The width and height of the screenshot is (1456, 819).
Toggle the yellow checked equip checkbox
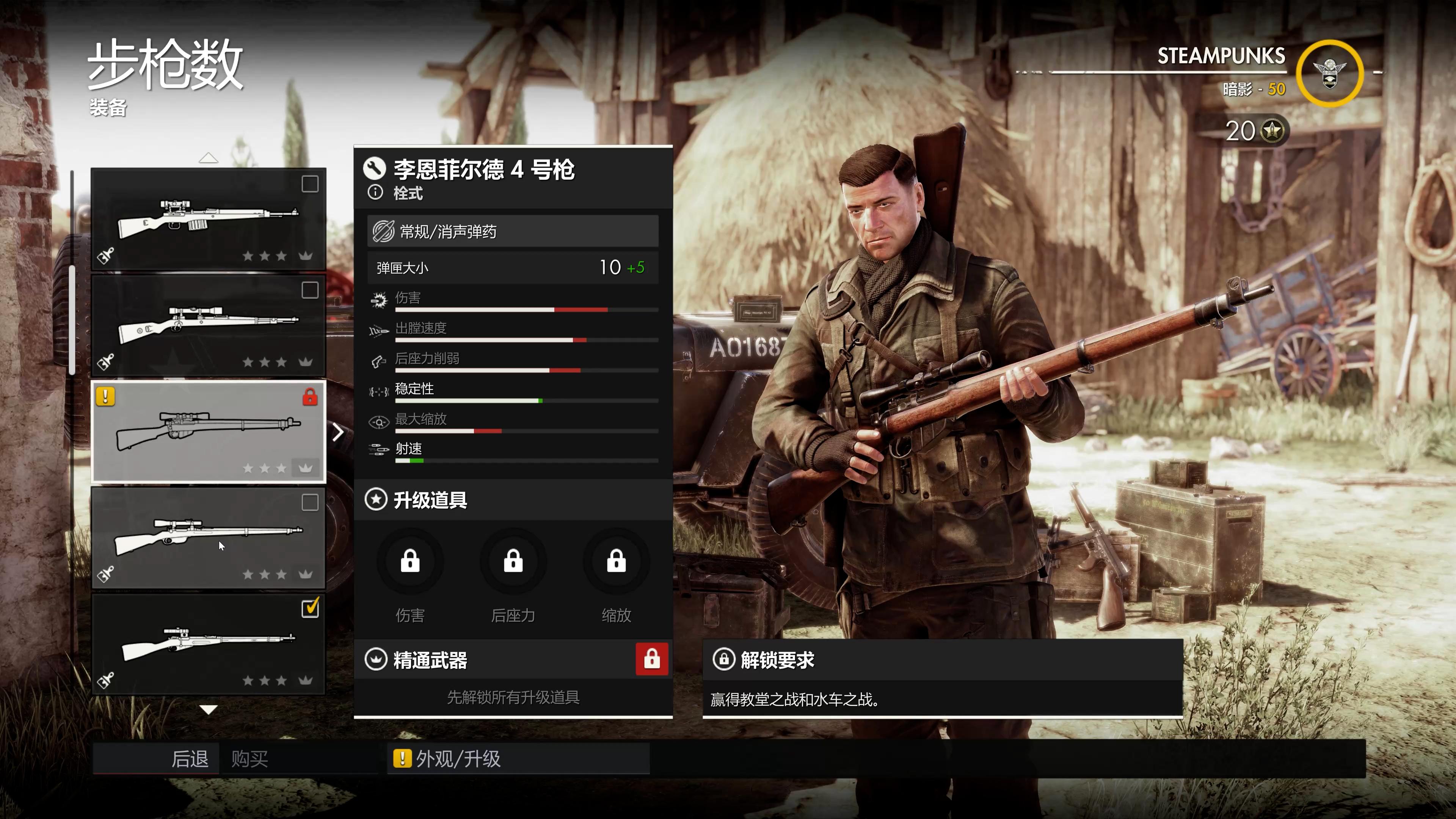(x=310, y=608)
